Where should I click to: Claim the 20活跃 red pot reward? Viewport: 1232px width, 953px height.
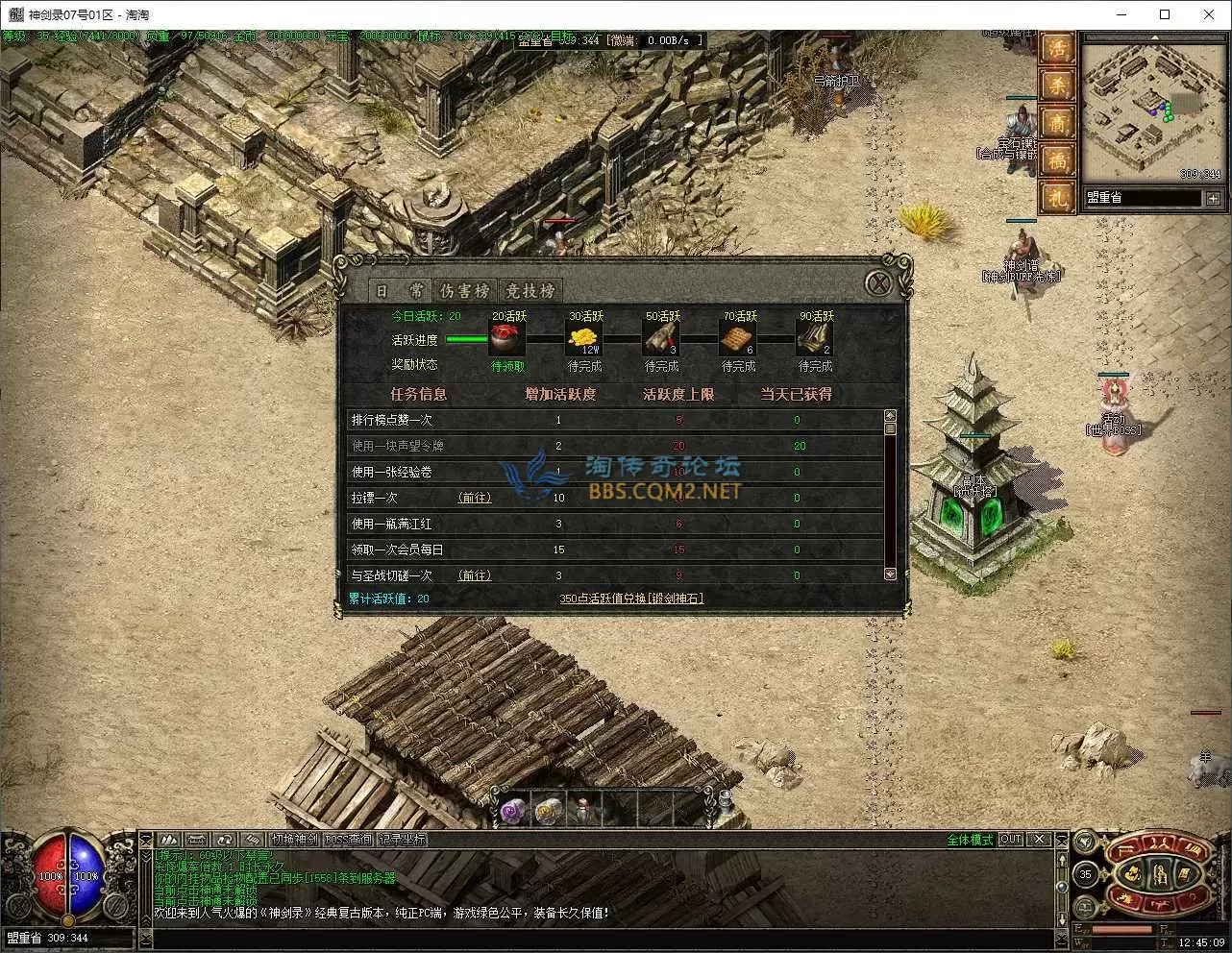click(508, 339)
